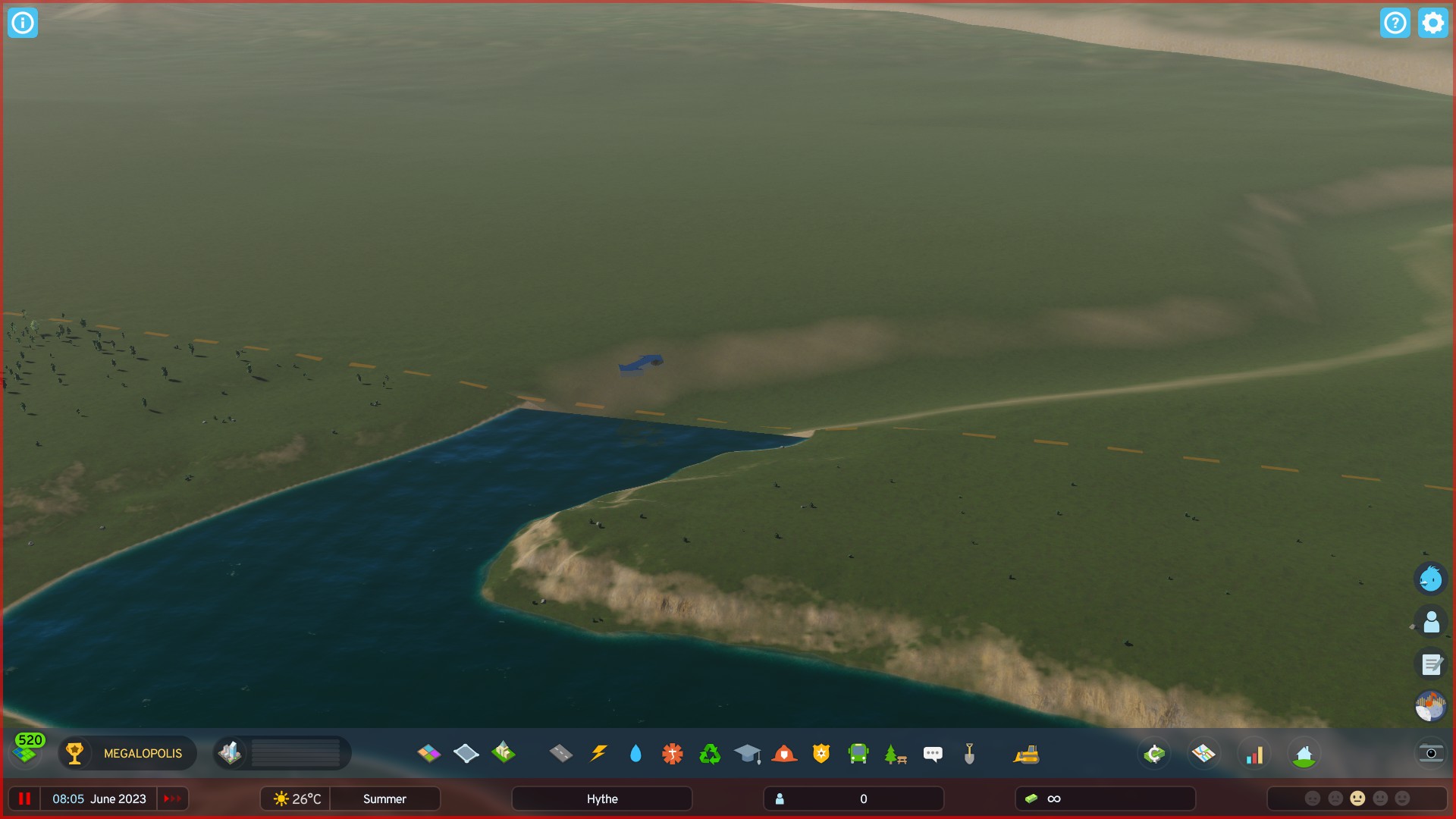Open the Info Views map panel
Viewport: 1456px width, 819px height.
pos(1203,753)
